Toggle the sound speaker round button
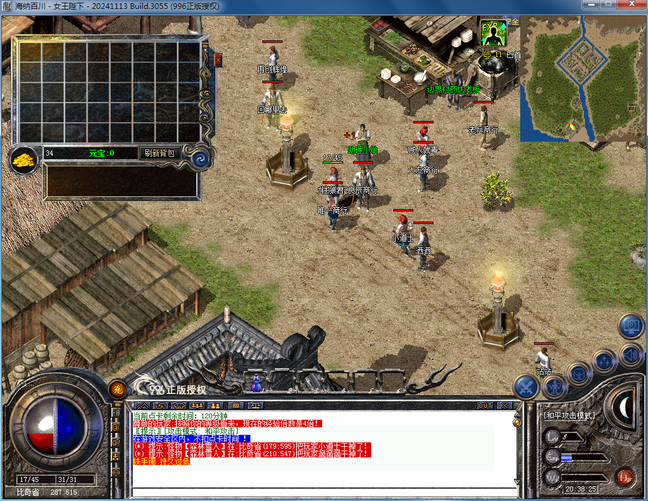This screenshot has width=648, height=501. click(x=630, y=352)
